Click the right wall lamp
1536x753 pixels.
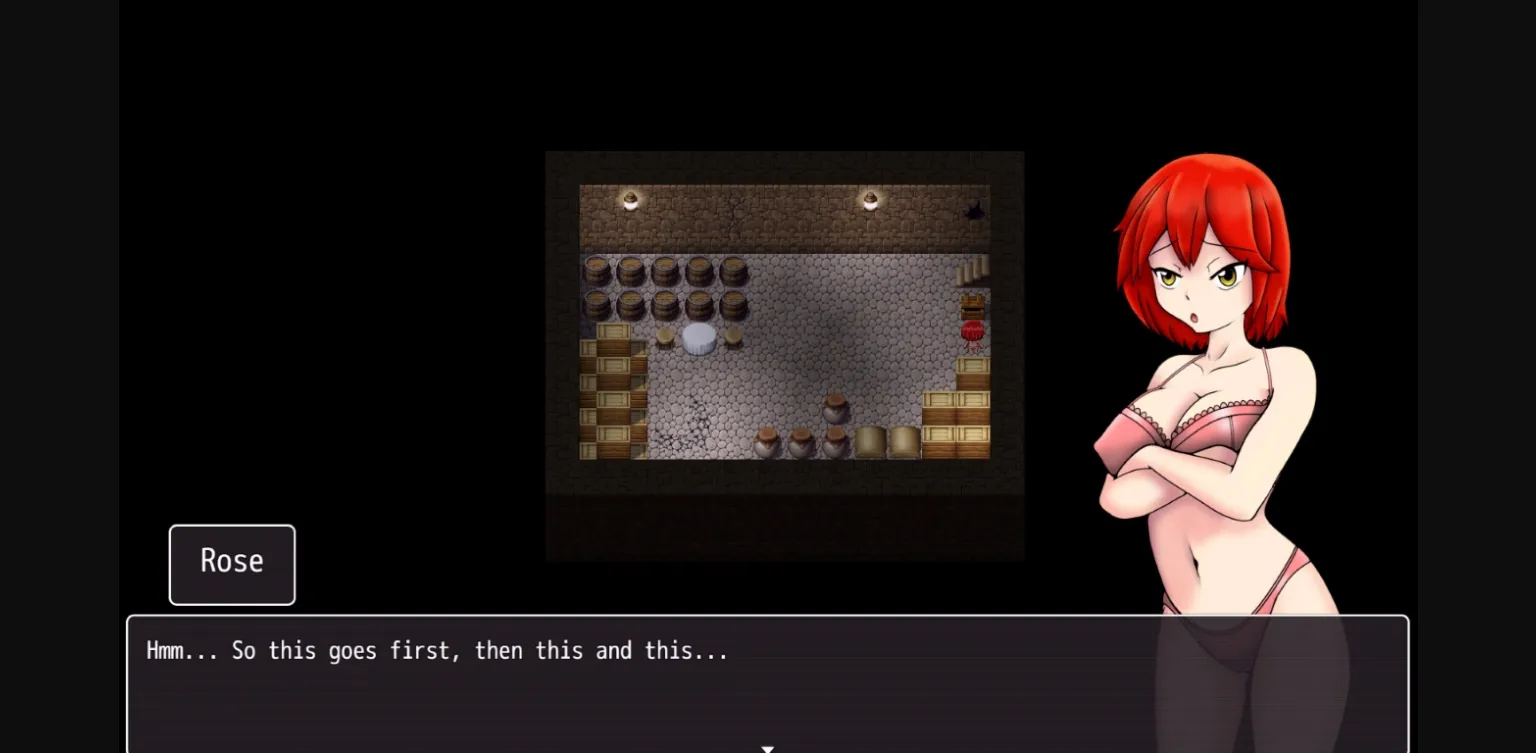870,201
